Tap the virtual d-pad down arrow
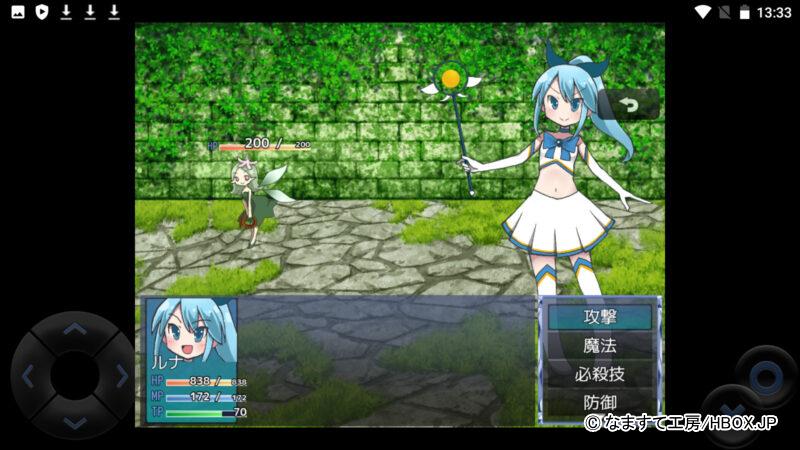The height and width of the screenshot is (450, 800). click(x=74, y=422)
